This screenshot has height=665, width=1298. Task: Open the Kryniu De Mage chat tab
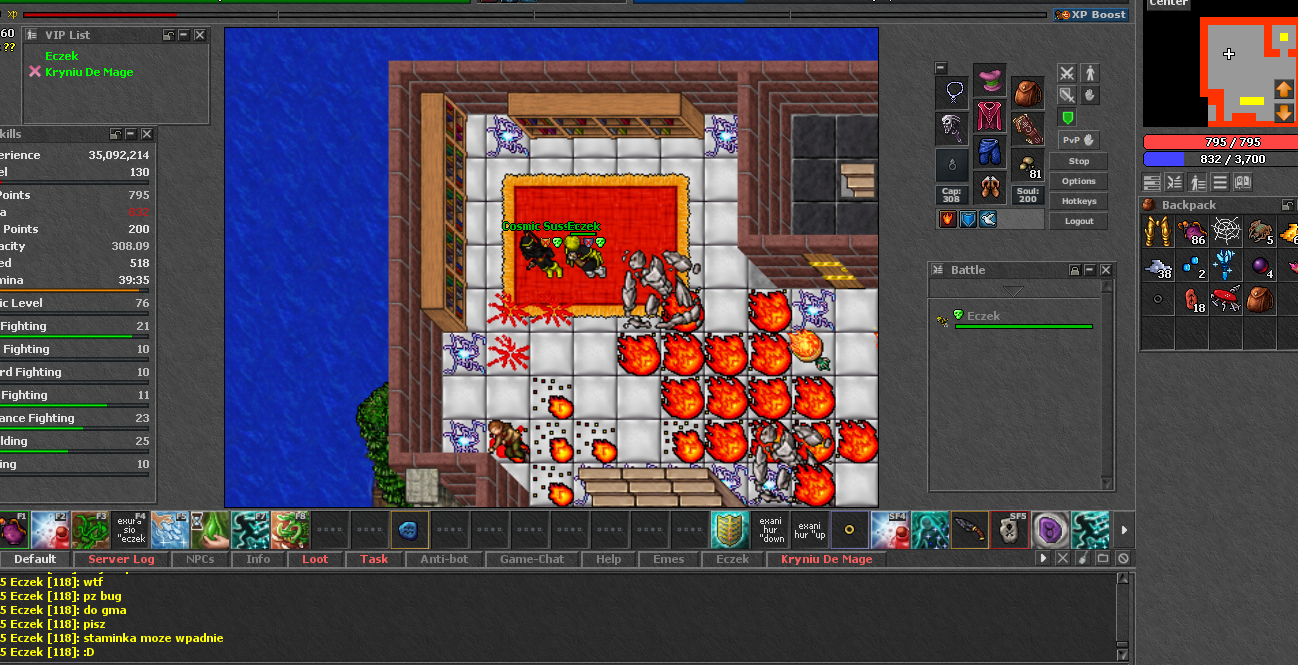pyautogui.click(x=826, y=559)
